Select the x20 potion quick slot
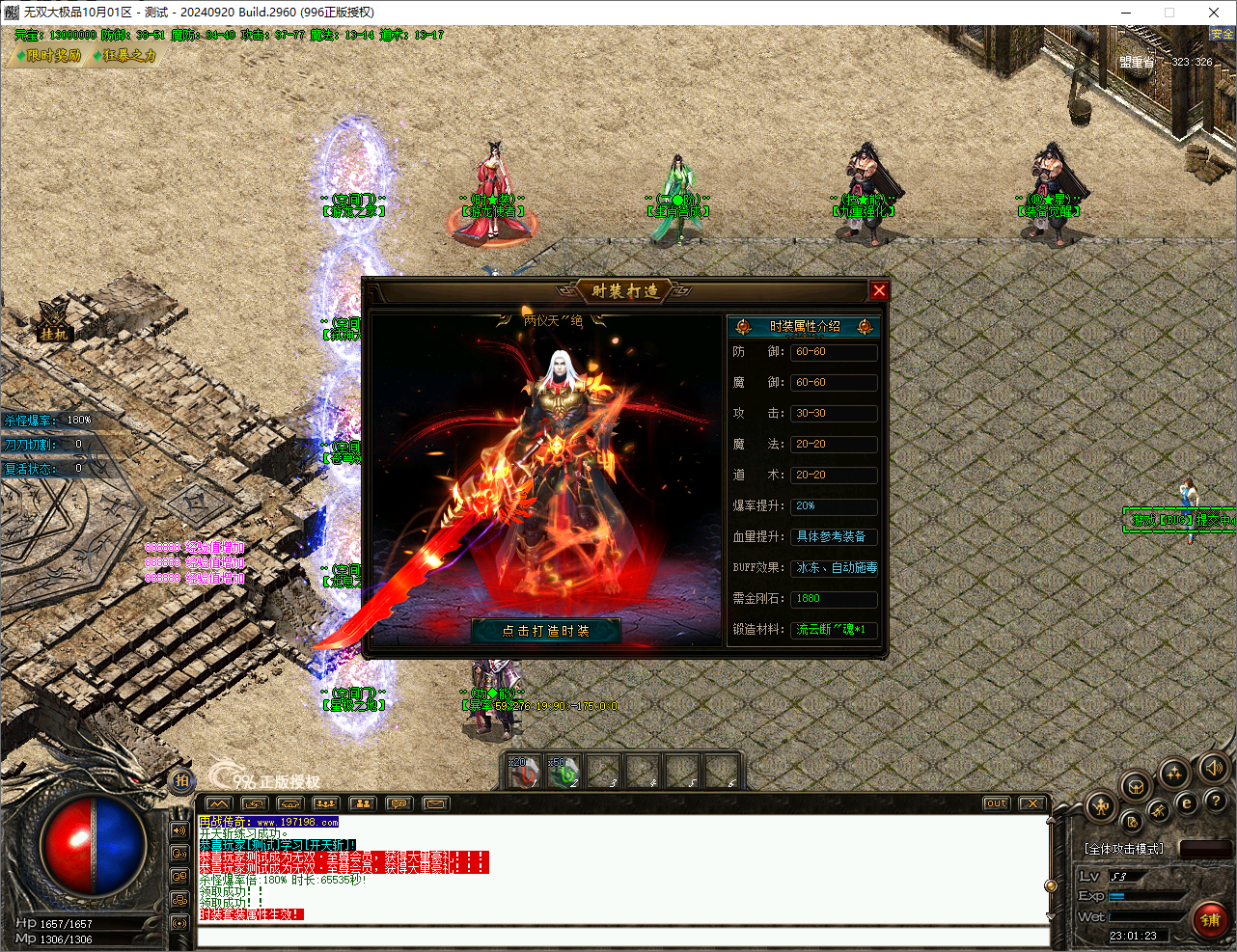 click(x=522, y=772)
